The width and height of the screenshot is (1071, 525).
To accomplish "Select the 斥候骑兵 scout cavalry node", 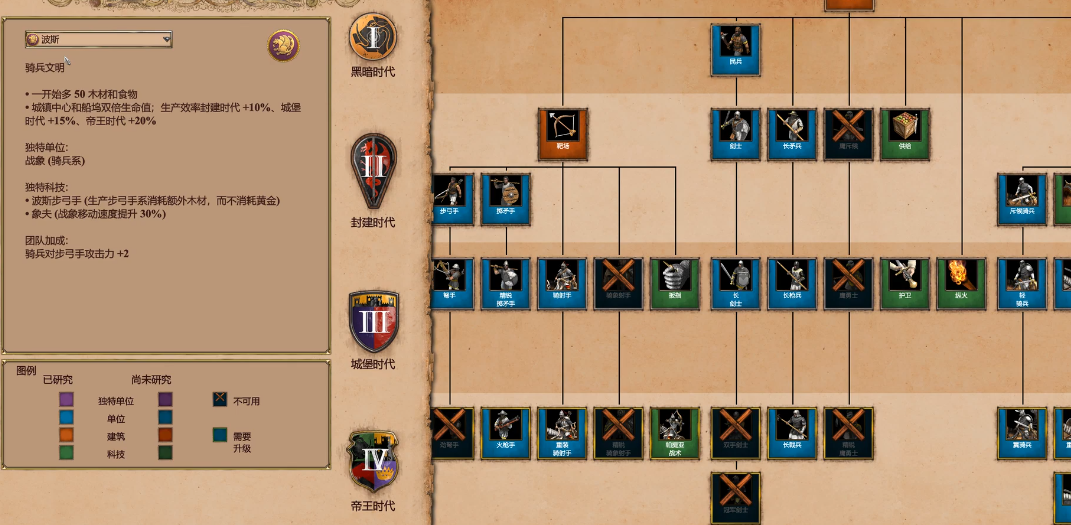I will 1022,198.
